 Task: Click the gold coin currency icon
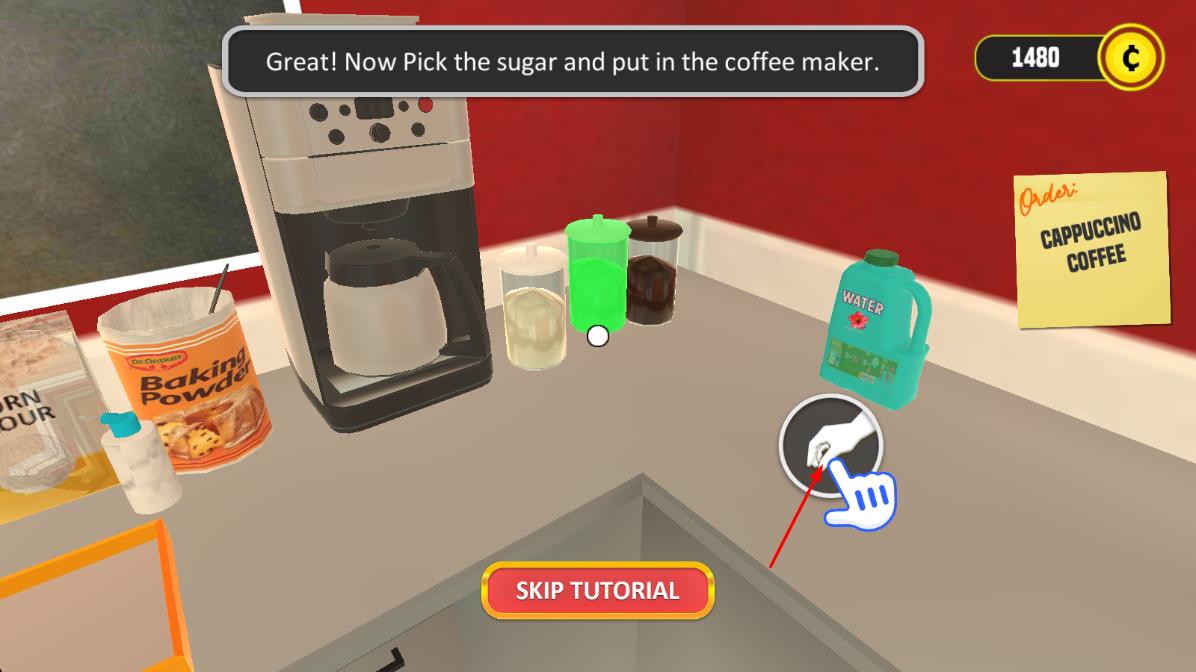point(1130,58)
